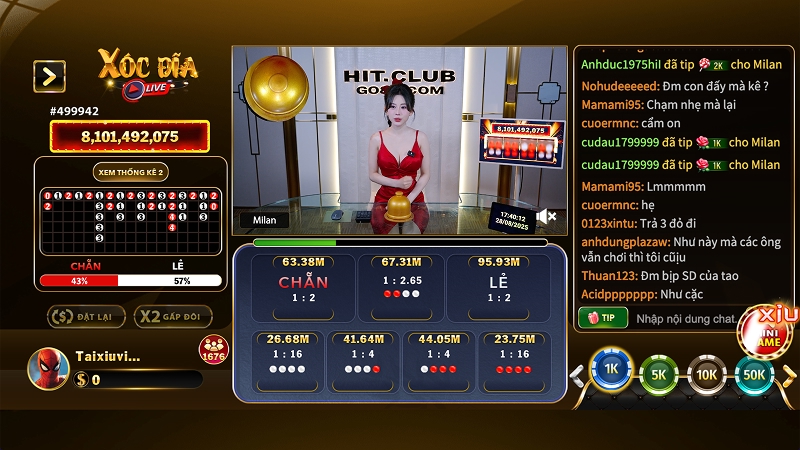Click the yellow arrow expand button
The image size is (800, 450).
[x=49, y=76]
